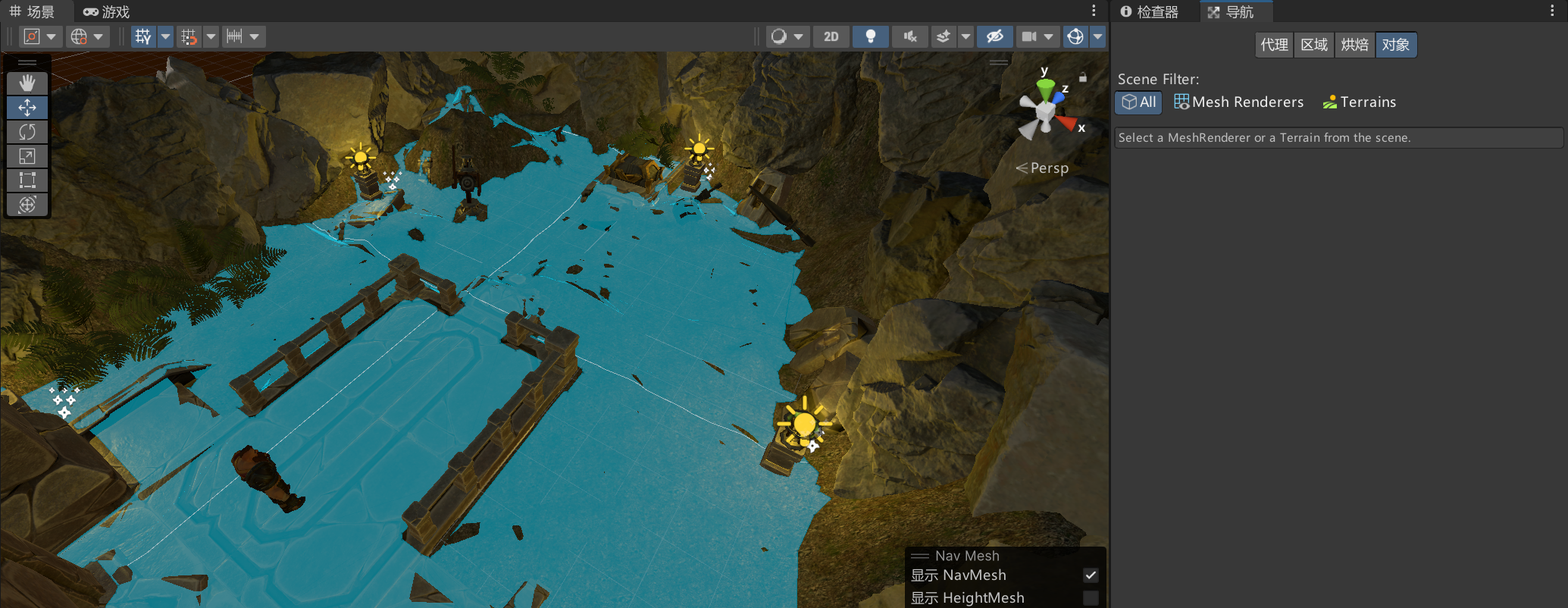Image resolution: width=1568 pixels, height=608 pixels.
Task: Toggle scene lighting lightbulb button
Action: pos(871,36)
